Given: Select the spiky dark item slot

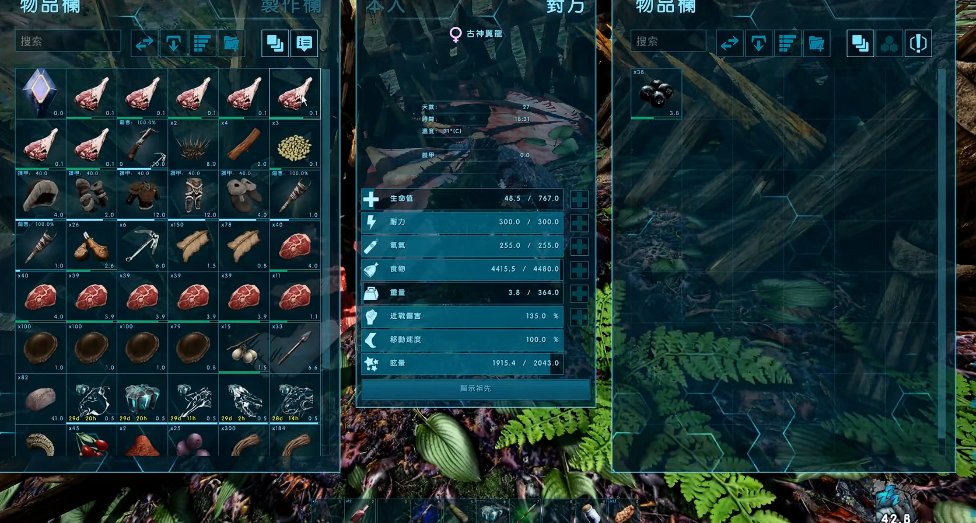Looking at the screenshot, I should point(193,144).
